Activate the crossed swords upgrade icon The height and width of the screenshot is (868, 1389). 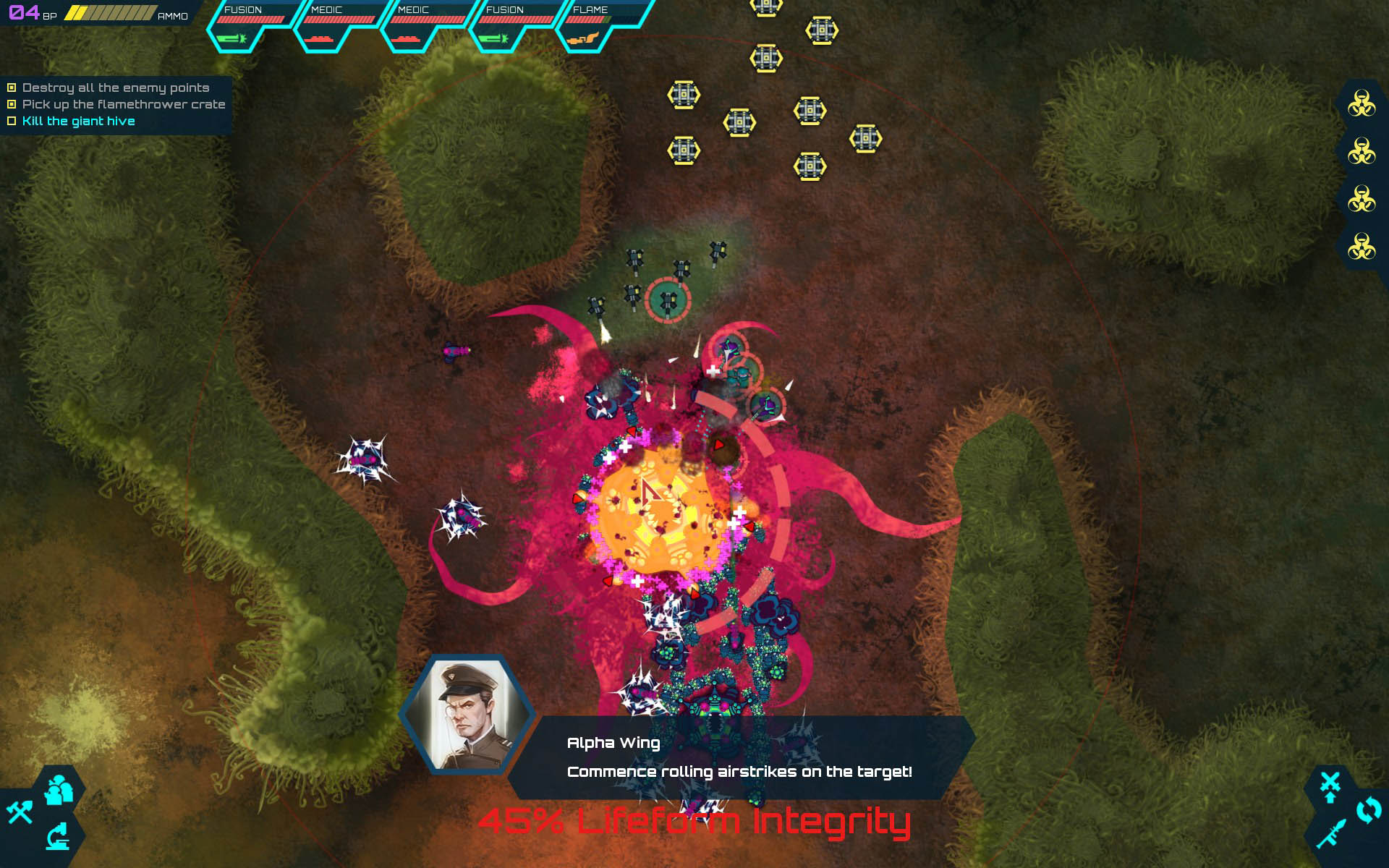[x=1330, y=787]
